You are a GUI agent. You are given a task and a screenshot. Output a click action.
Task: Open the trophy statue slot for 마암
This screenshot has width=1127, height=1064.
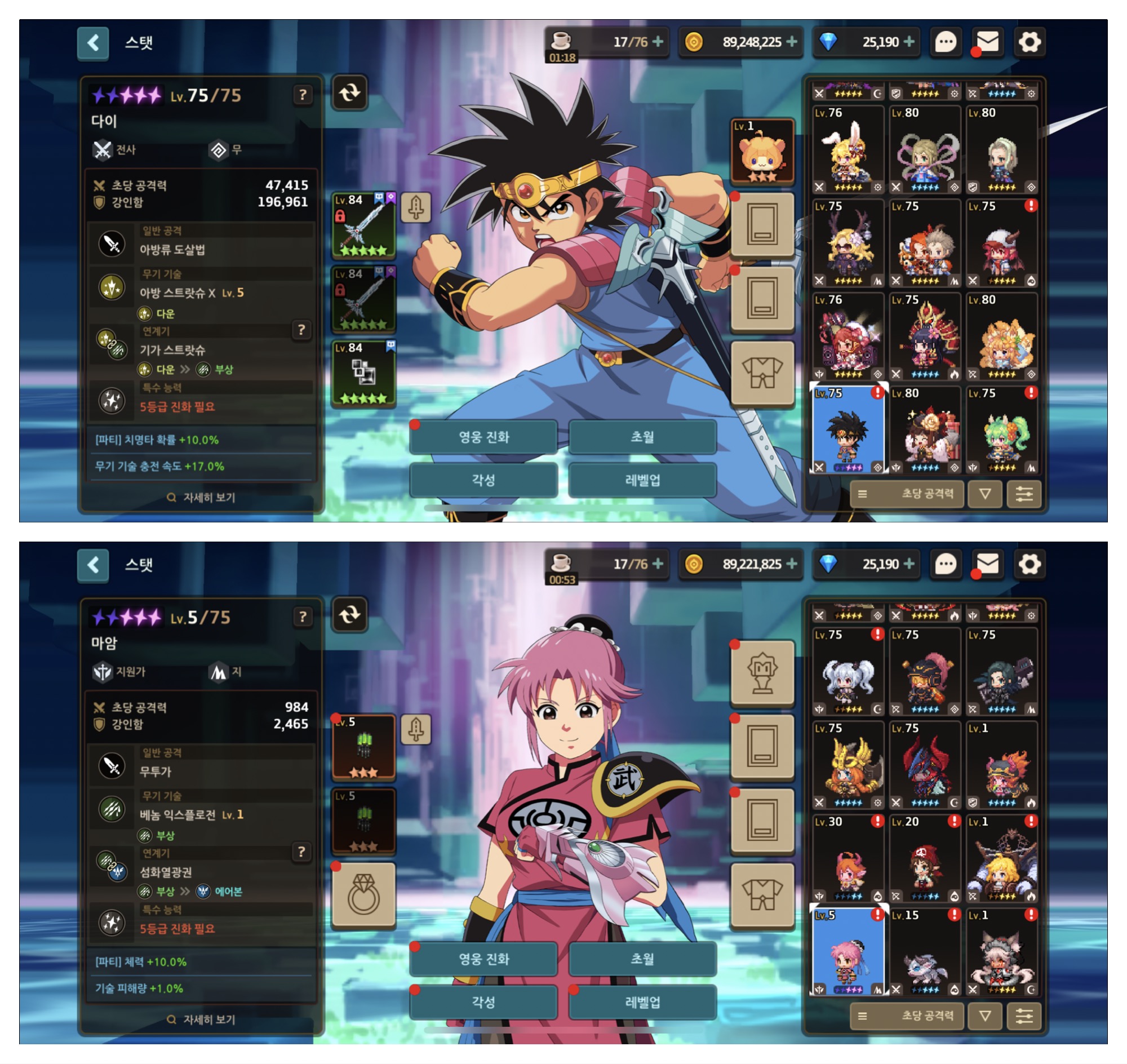(x=762, y=673)
